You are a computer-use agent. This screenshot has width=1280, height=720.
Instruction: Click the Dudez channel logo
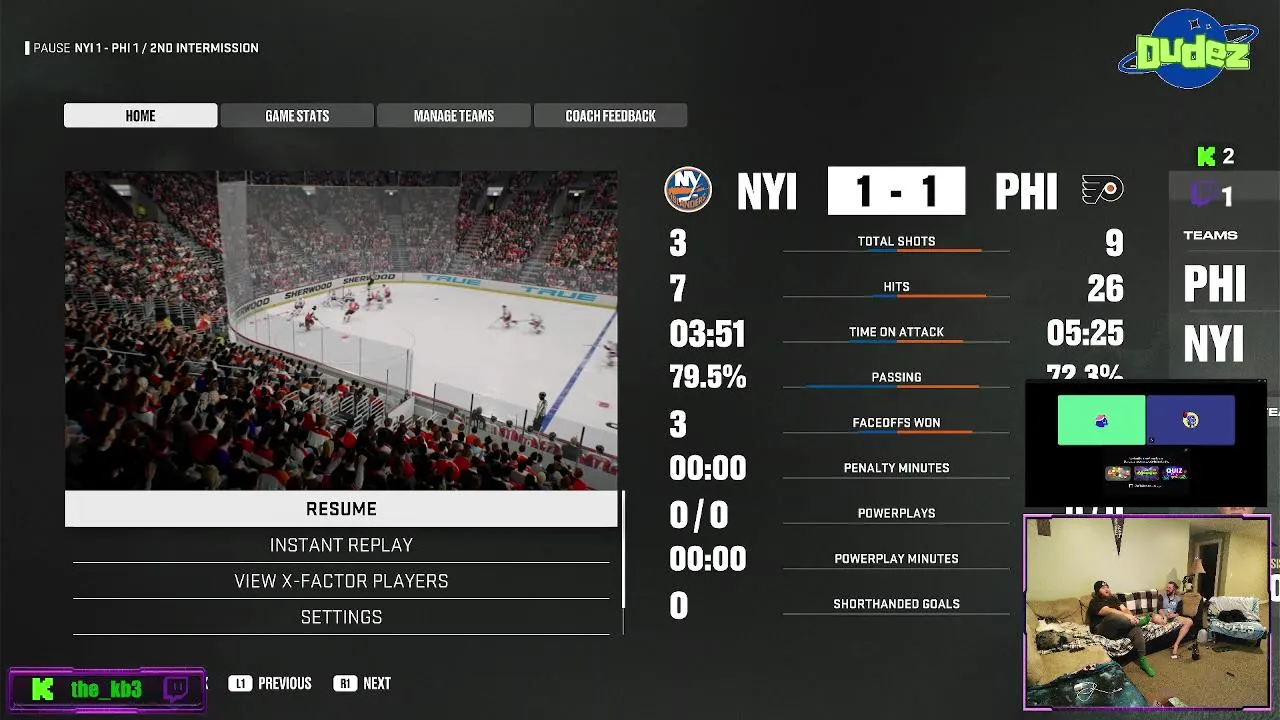coord(1188,50)
